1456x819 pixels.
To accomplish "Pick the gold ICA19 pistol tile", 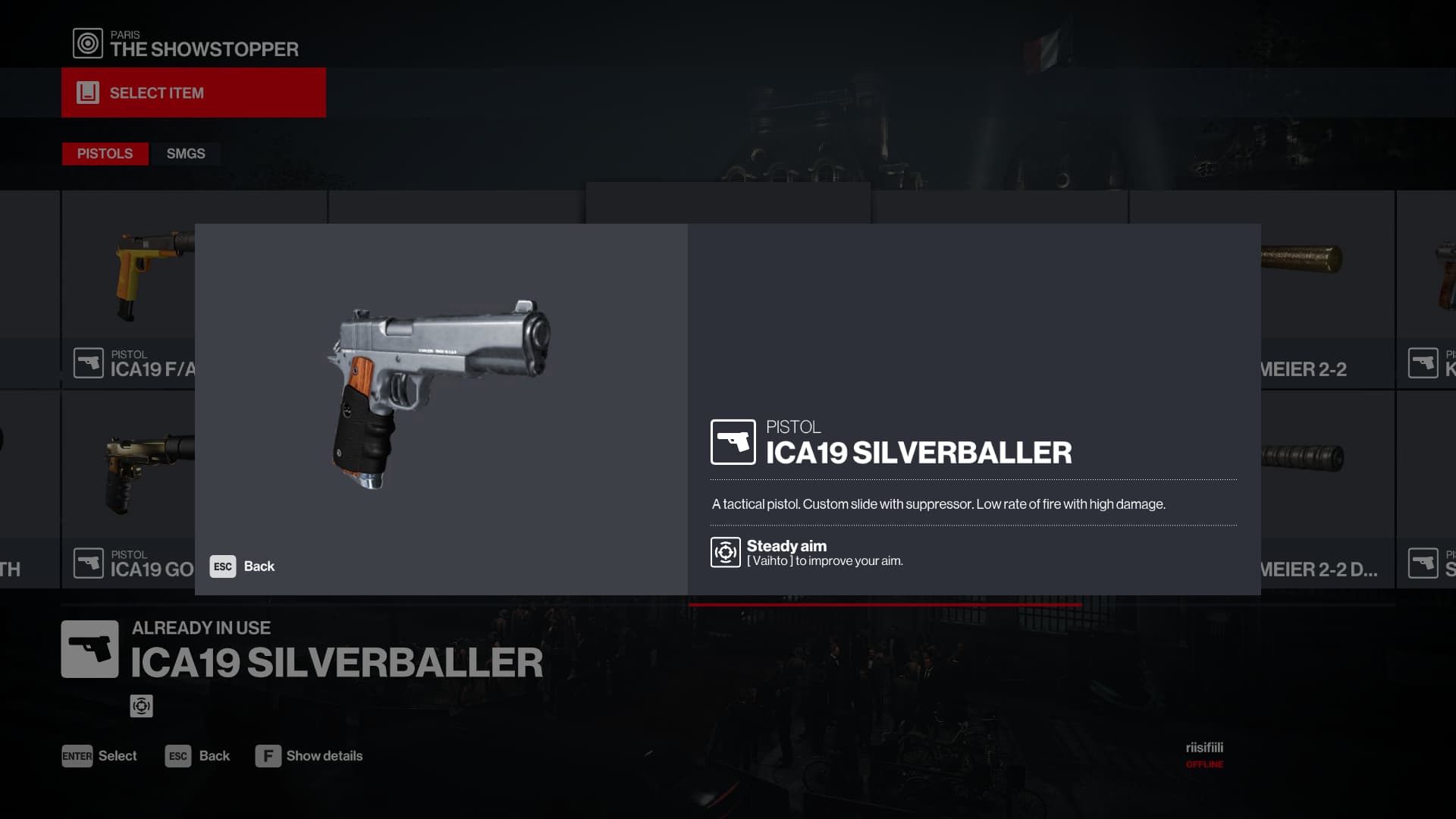I will point(128,485).
